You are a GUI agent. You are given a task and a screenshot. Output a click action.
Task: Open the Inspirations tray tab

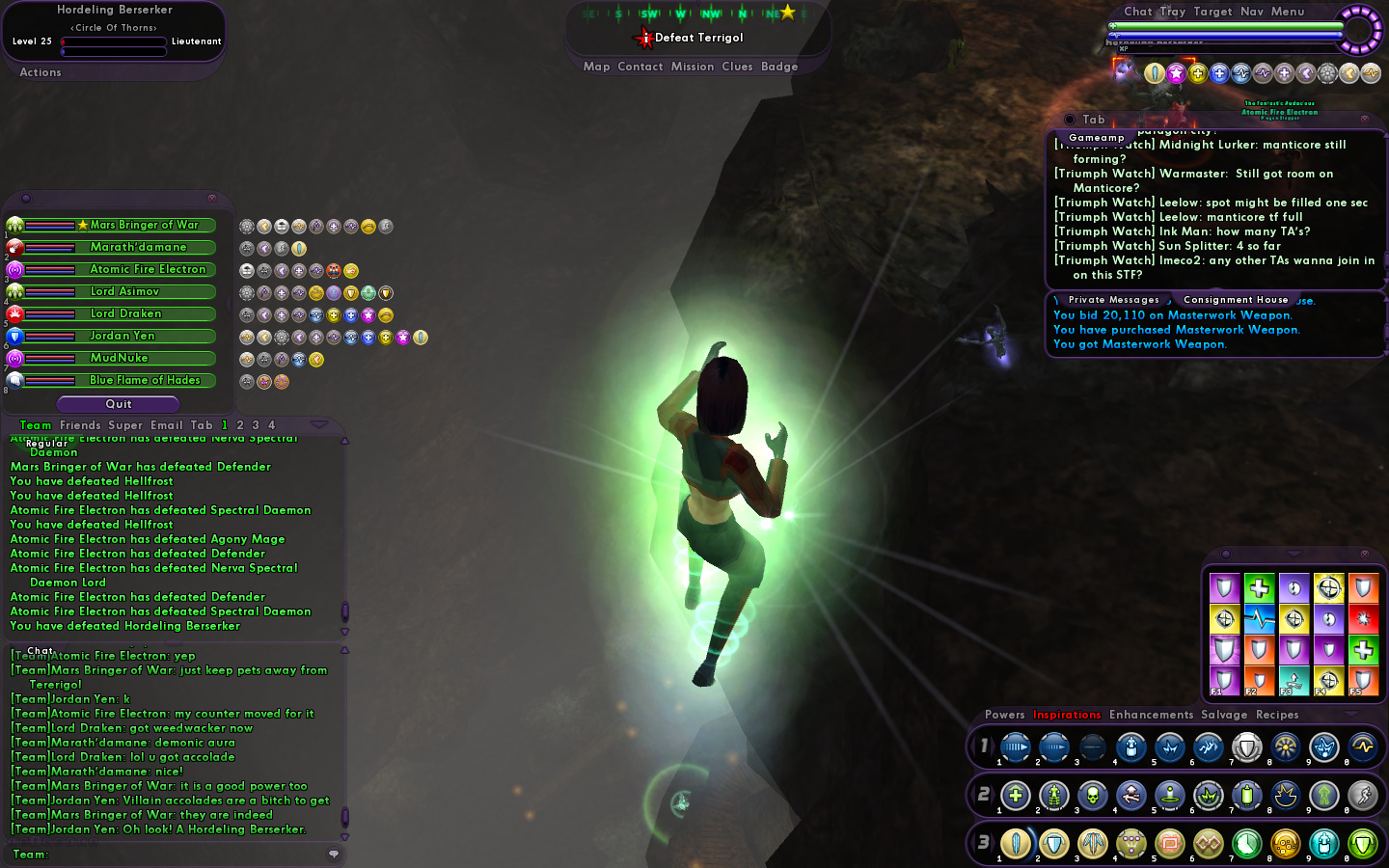(1067, 715)
